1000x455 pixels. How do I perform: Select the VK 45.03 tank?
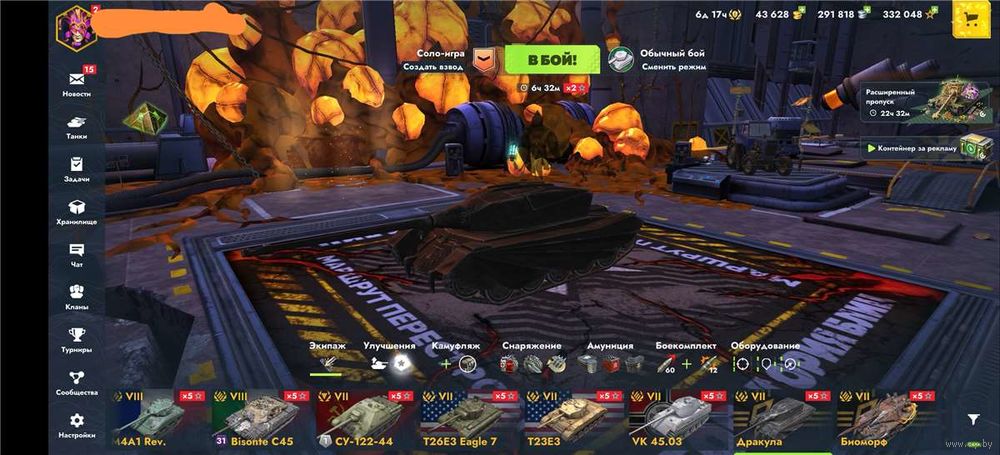click(x=676, y=418)
